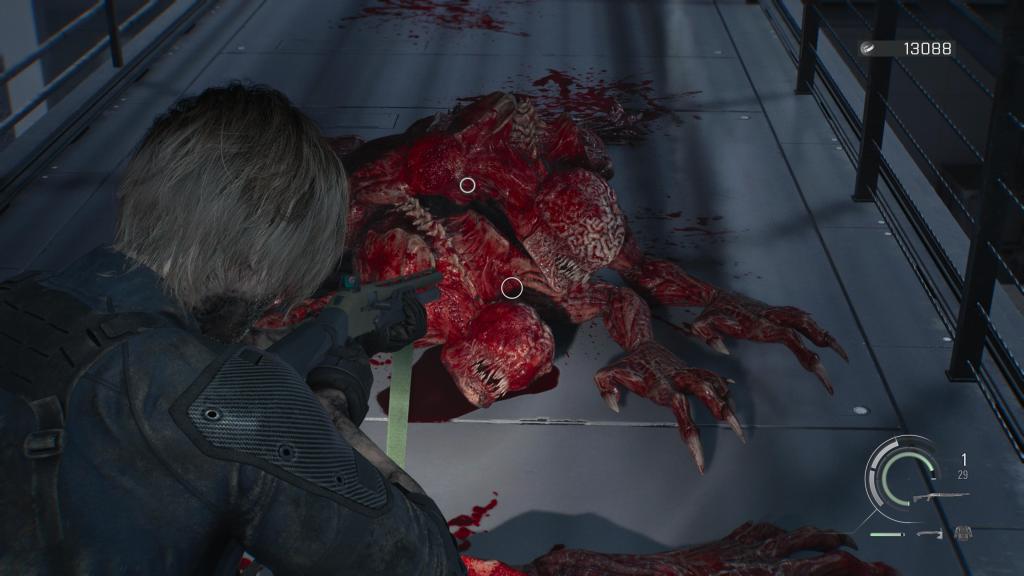Select the body armor vest icon

point(963,533)
